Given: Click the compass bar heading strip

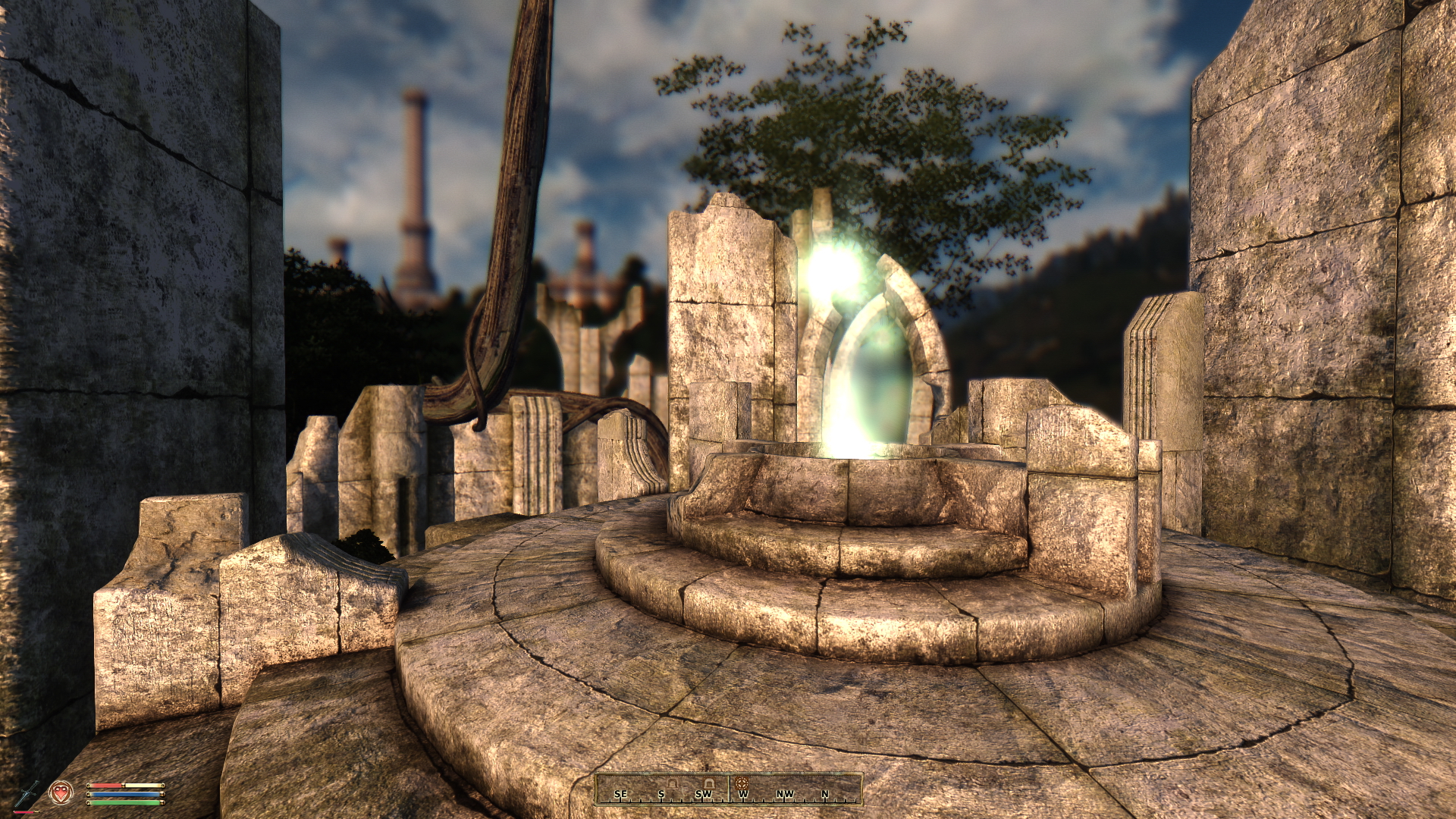Looking at the screenshot, I should tap(728, 789).
